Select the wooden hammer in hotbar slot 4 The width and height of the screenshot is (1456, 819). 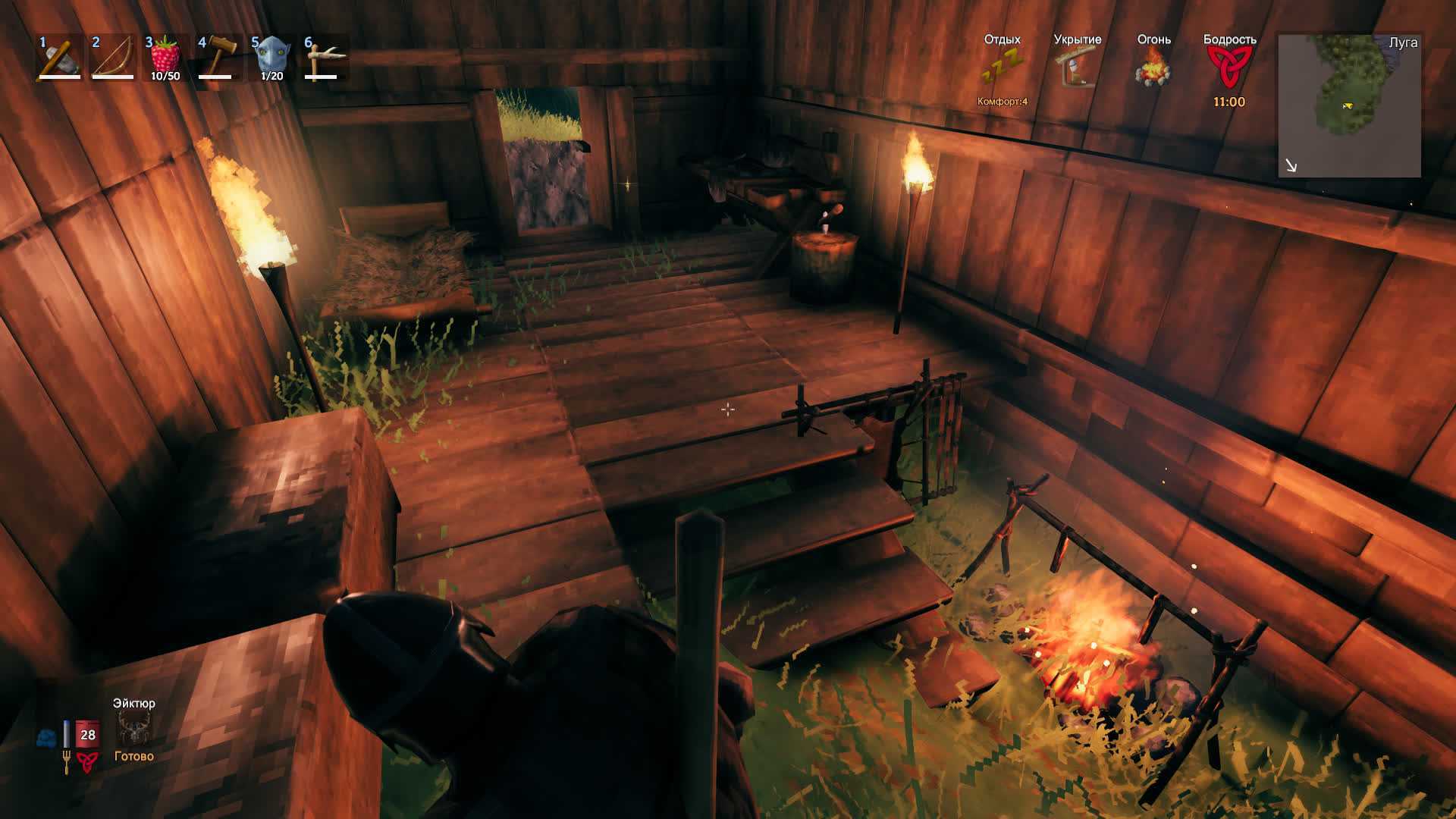pos(218,57)
